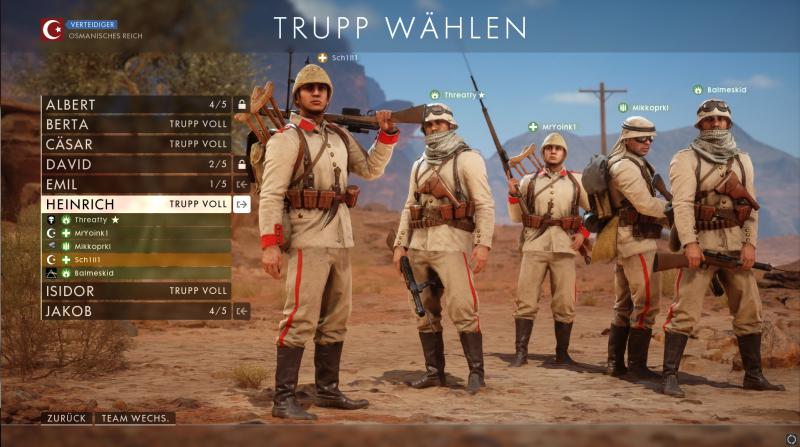
Task: Switch sides with the Team Wechs. button
Action: click(137, 418)
